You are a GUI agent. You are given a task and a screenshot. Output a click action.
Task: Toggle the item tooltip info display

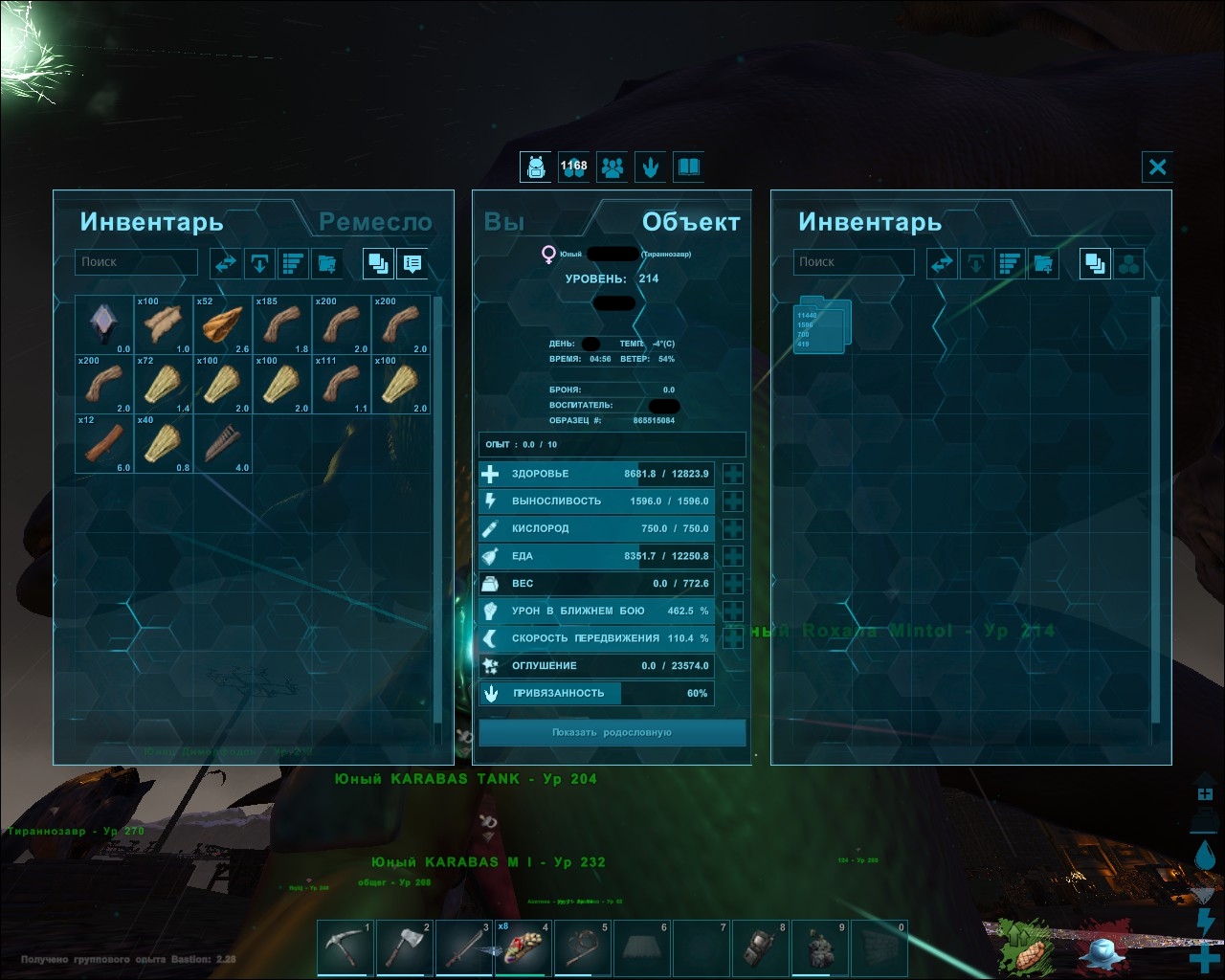pos(412,263)
